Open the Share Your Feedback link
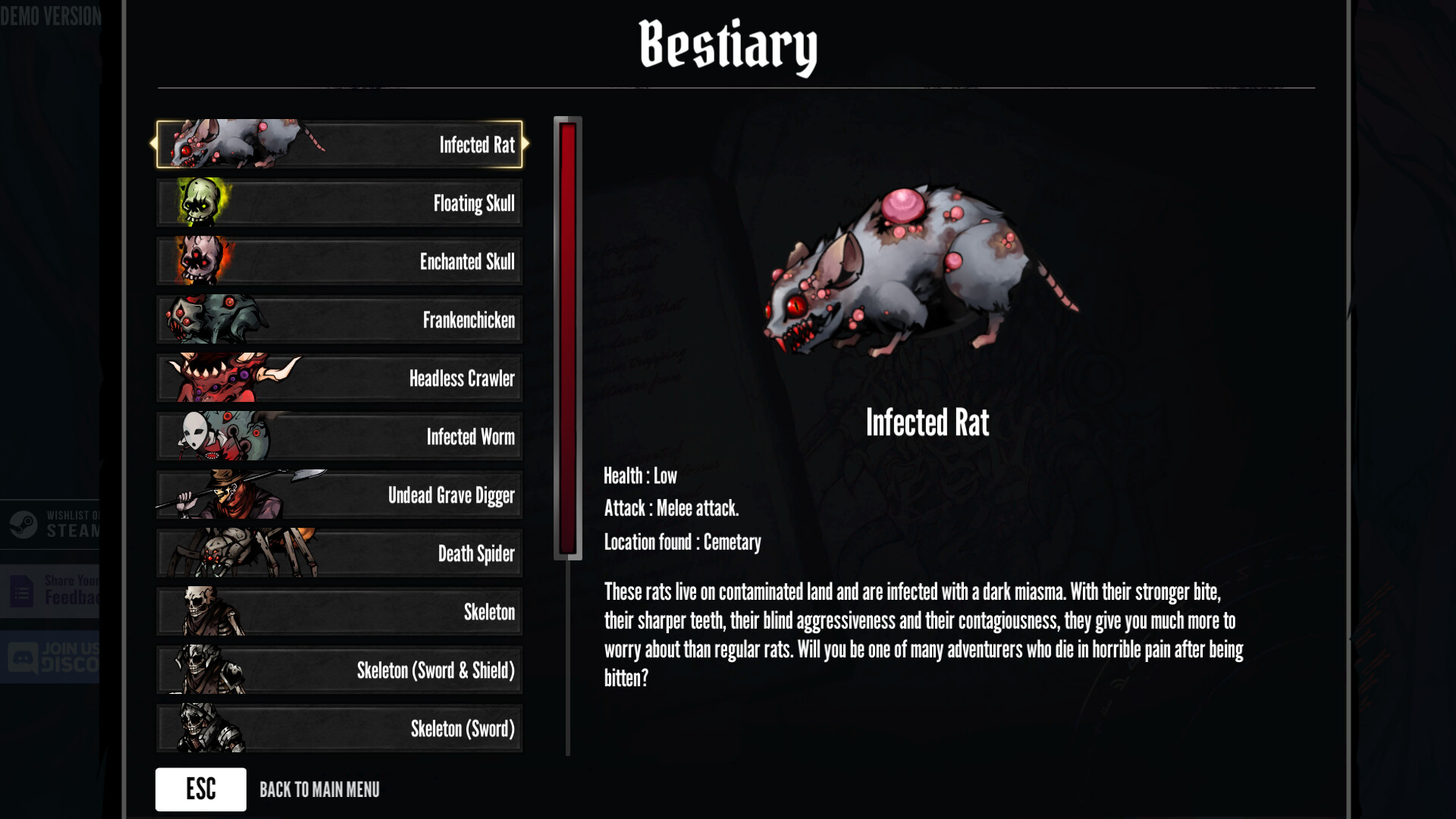Image resolution: width=1456 pixels, height=819 pixels. pos(50,591)
